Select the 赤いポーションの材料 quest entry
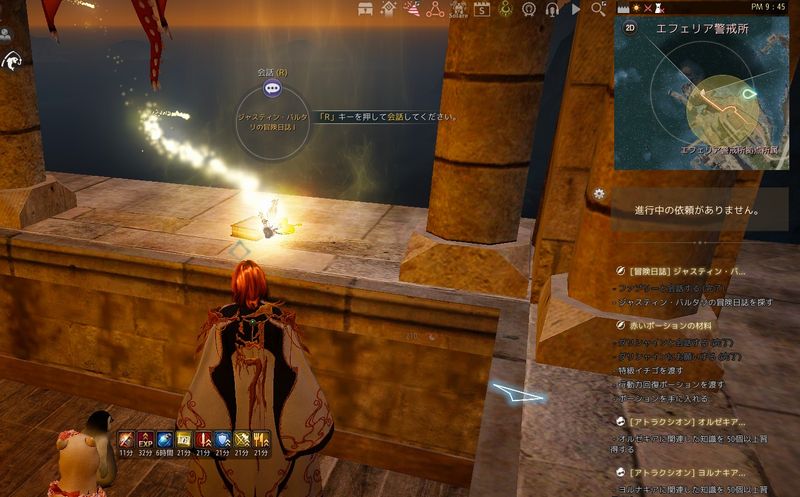The image size is (800, 497). [x=670, y=324]
